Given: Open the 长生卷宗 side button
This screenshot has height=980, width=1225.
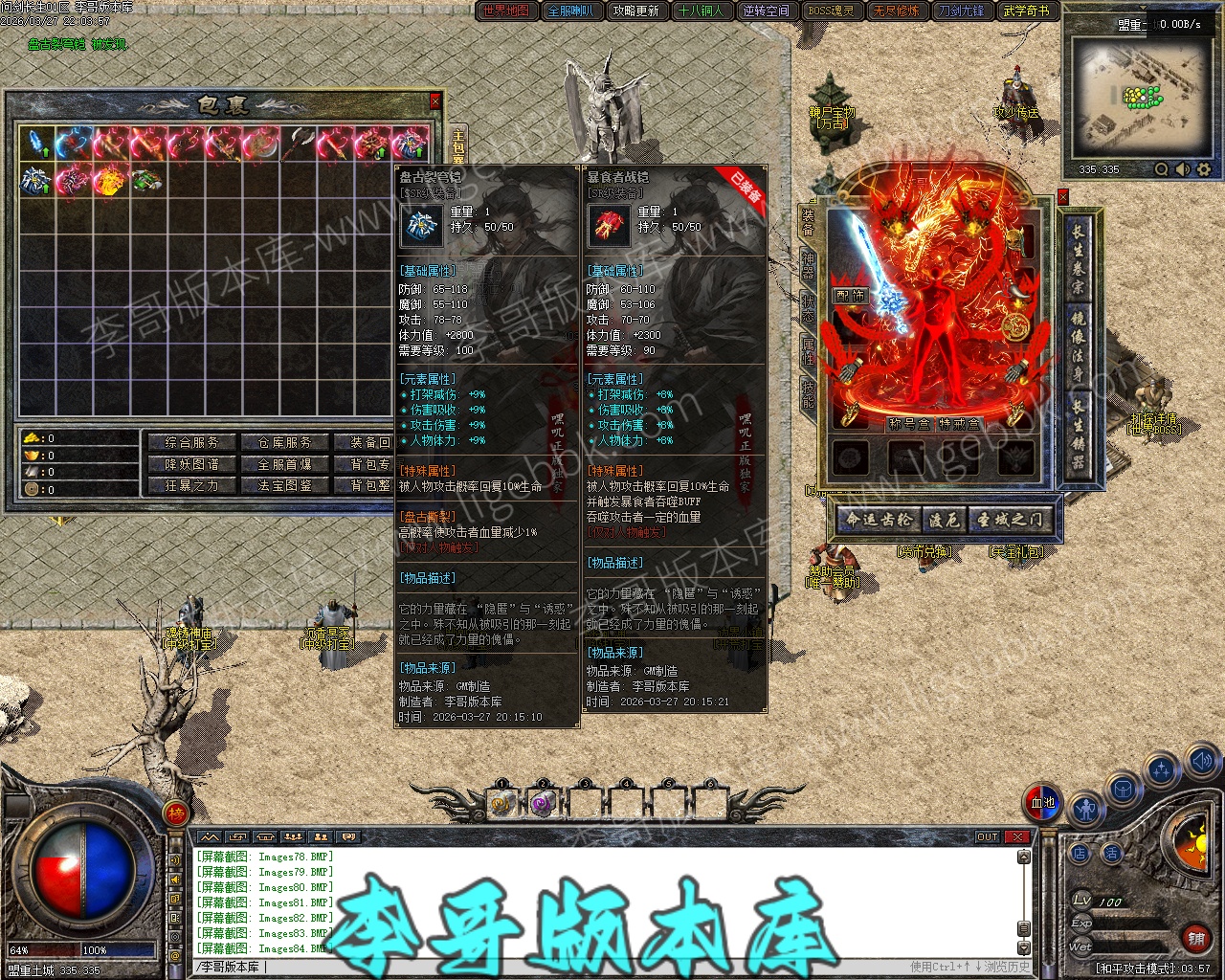Looking at the screenshot, I should [x=1078, y=258].
